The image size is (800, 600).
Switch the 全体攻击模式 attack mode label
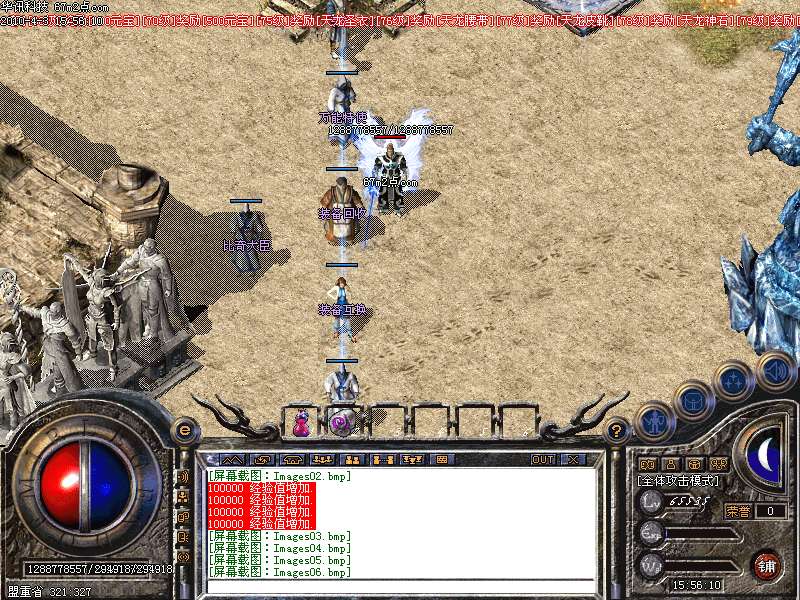(x=682, y=481)
